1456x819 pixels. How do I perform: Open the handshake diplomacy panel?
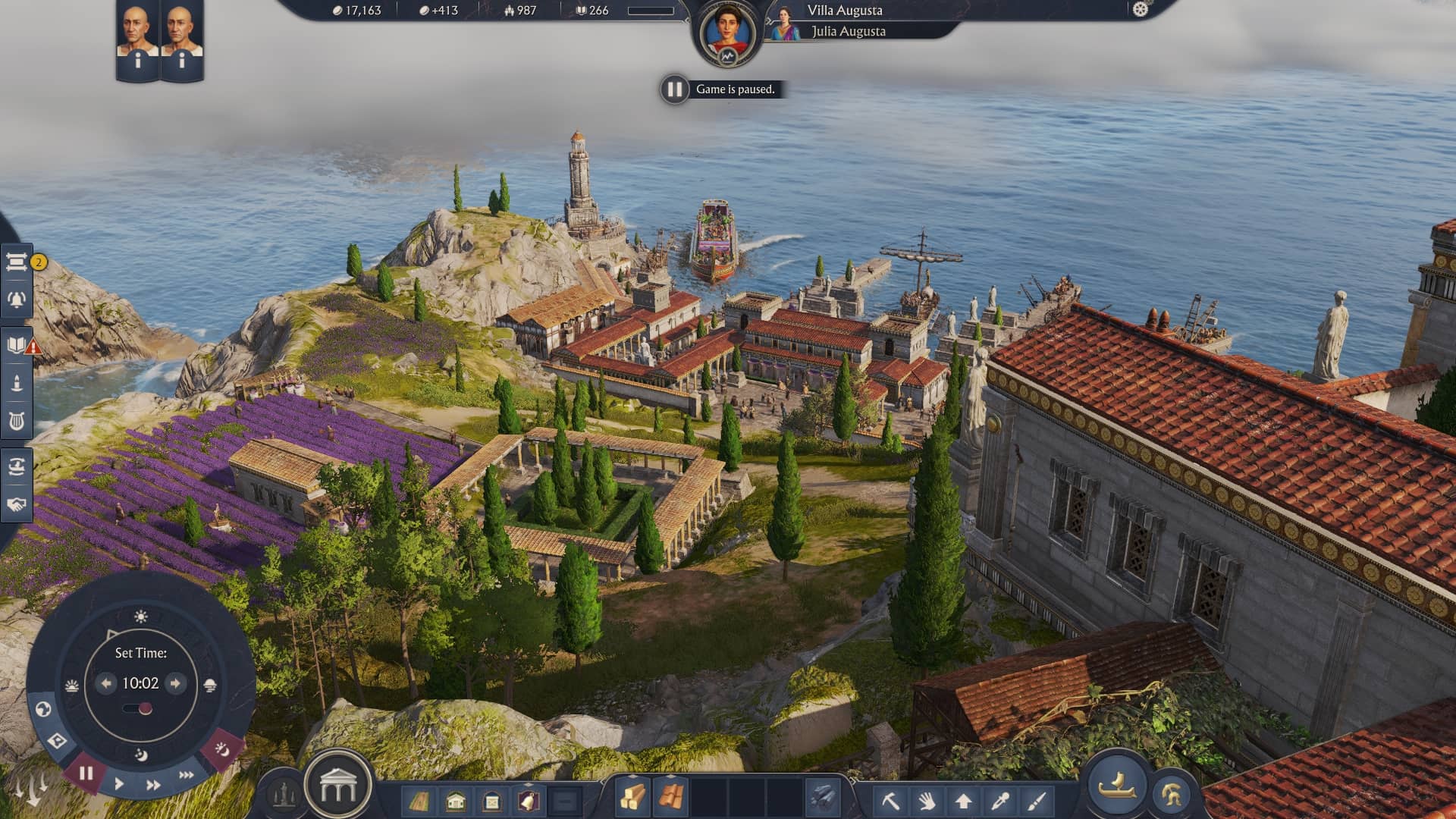pyautogui.click(x=17, y=504)
